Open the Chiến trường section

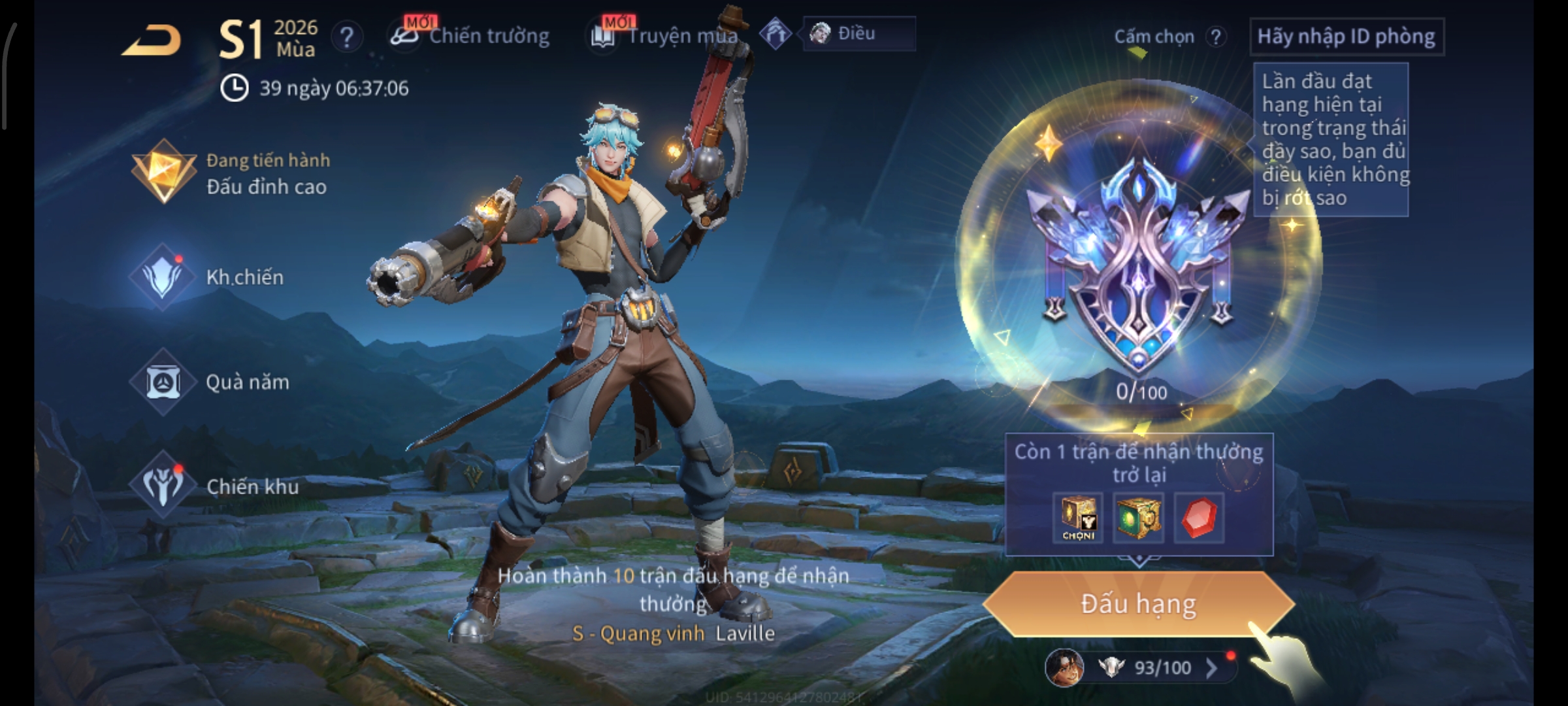pos(472,36)
